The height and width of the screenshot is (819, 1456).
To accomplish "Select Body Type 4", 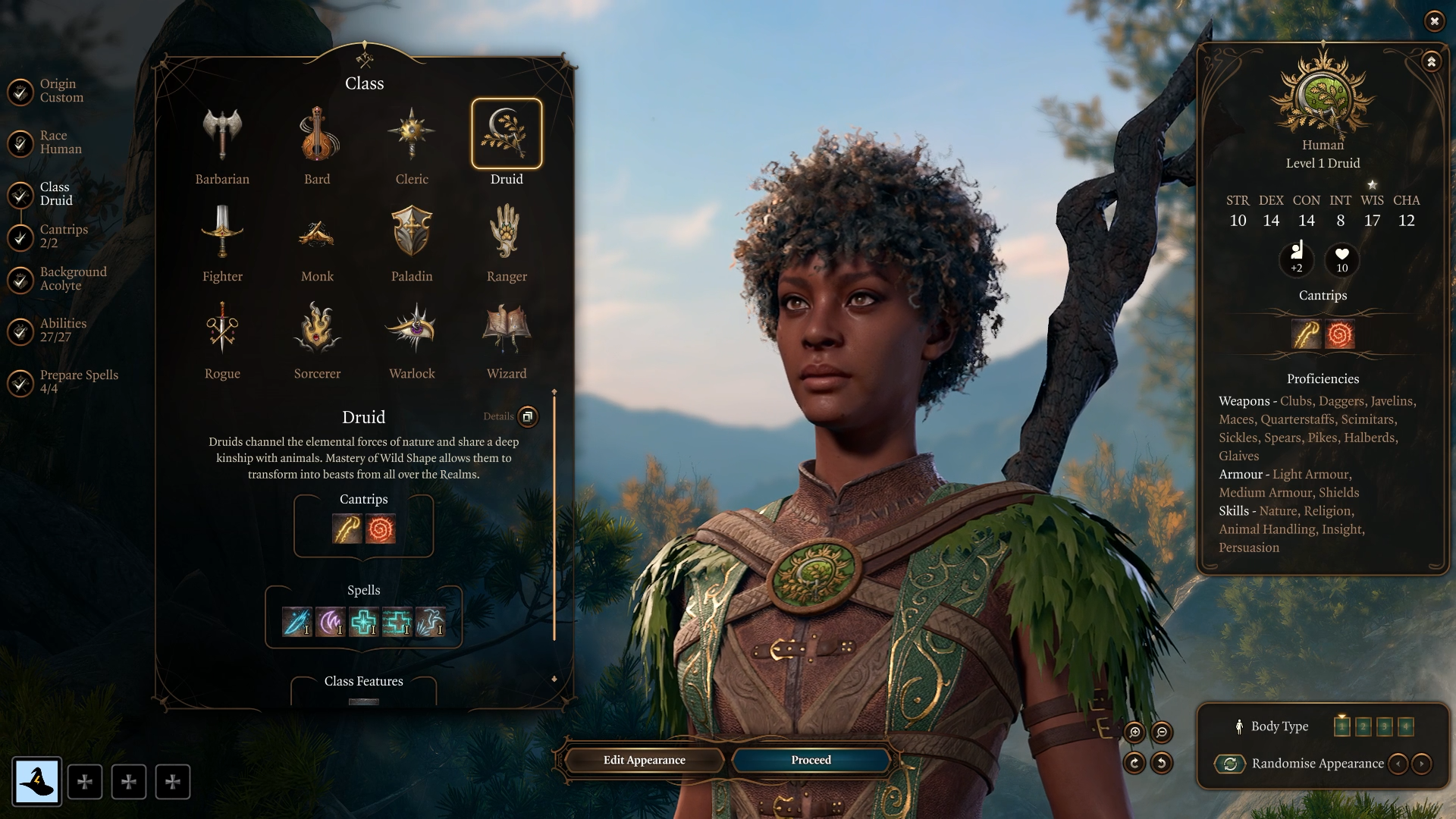I will click(1405, 726).
